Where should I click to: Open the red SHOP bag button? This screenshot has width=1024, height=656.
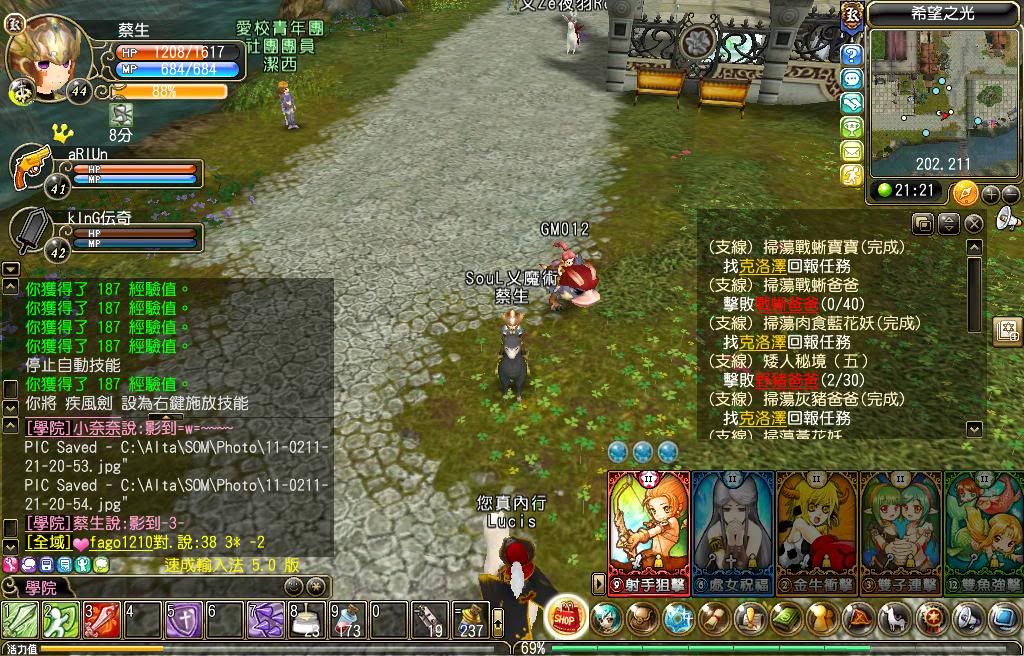(567, 617)
